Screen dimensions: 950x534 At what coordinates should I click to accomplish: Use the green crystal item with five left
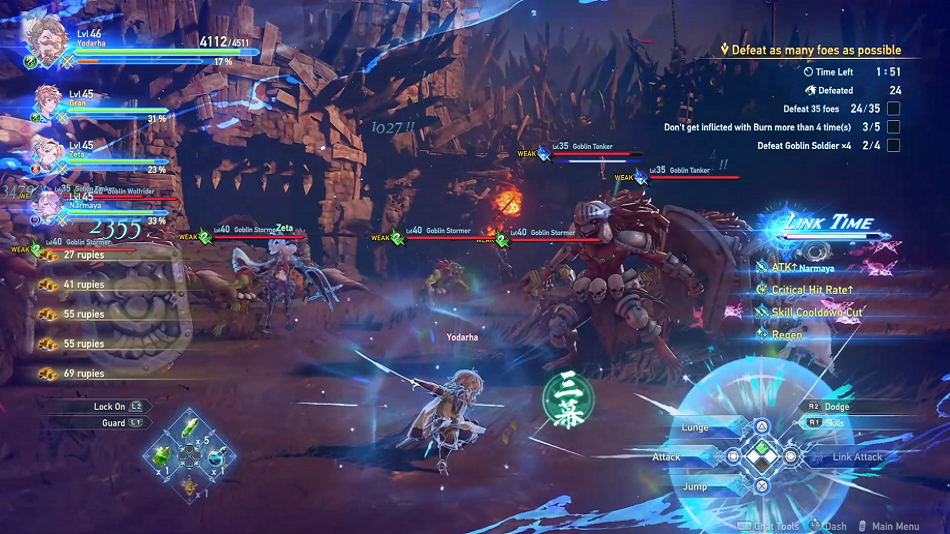coord(189,430)
